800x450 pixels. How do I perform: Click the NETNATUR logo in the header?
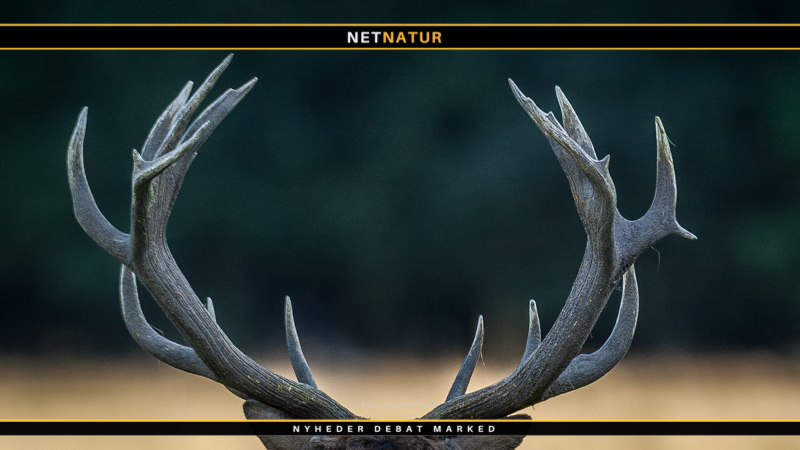click(394, 38)
